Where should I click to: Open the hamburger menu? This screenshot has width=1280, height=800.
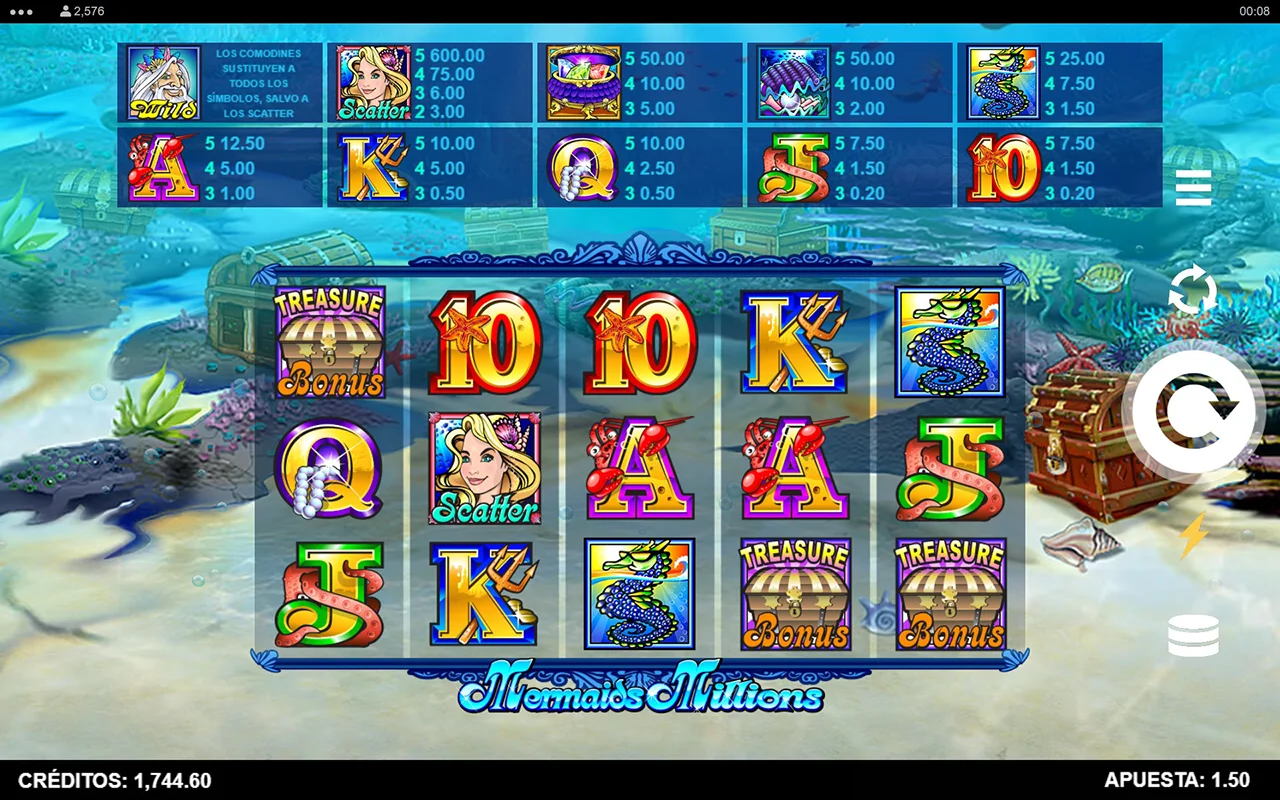click(1193, 187)
